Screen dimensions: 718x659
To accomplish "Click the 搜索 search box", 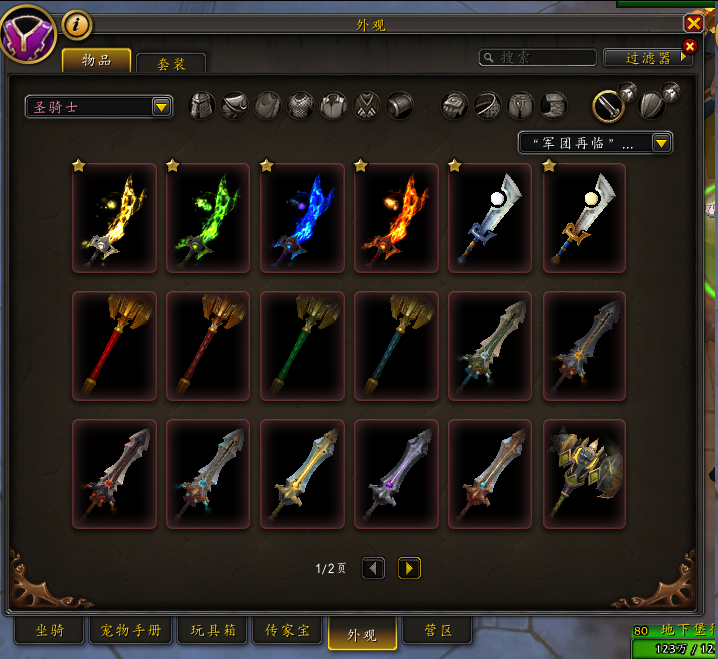I will pyautogui.click(x=537, y=58).
